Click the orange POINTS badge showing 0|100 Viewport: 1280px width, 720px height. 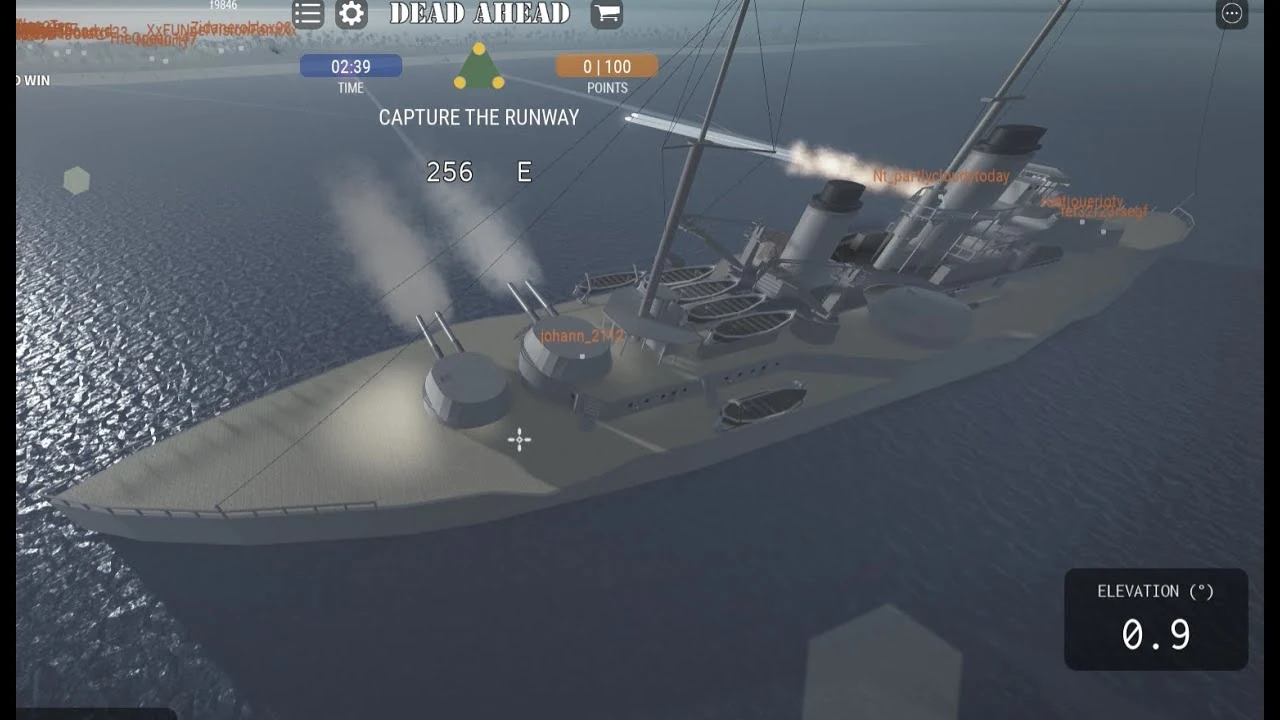(606, 66)
